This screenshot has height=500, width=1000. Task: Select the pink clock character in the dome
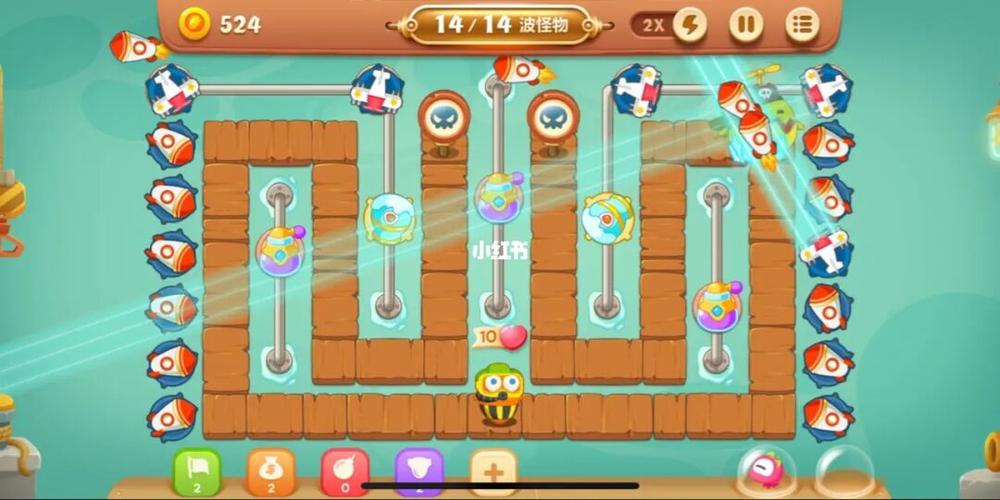[767, 470]
